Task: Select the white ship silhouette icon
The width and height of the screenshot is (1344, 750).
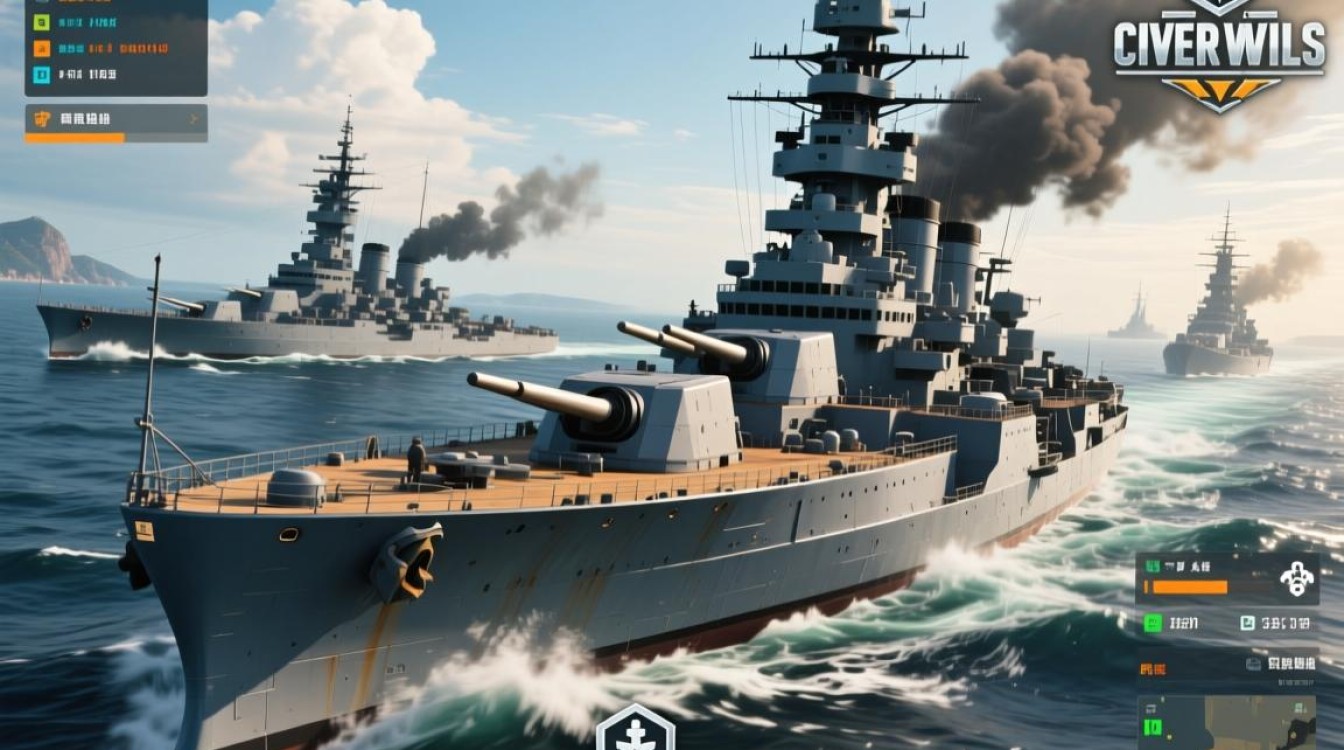Action: click(1296, 579)
